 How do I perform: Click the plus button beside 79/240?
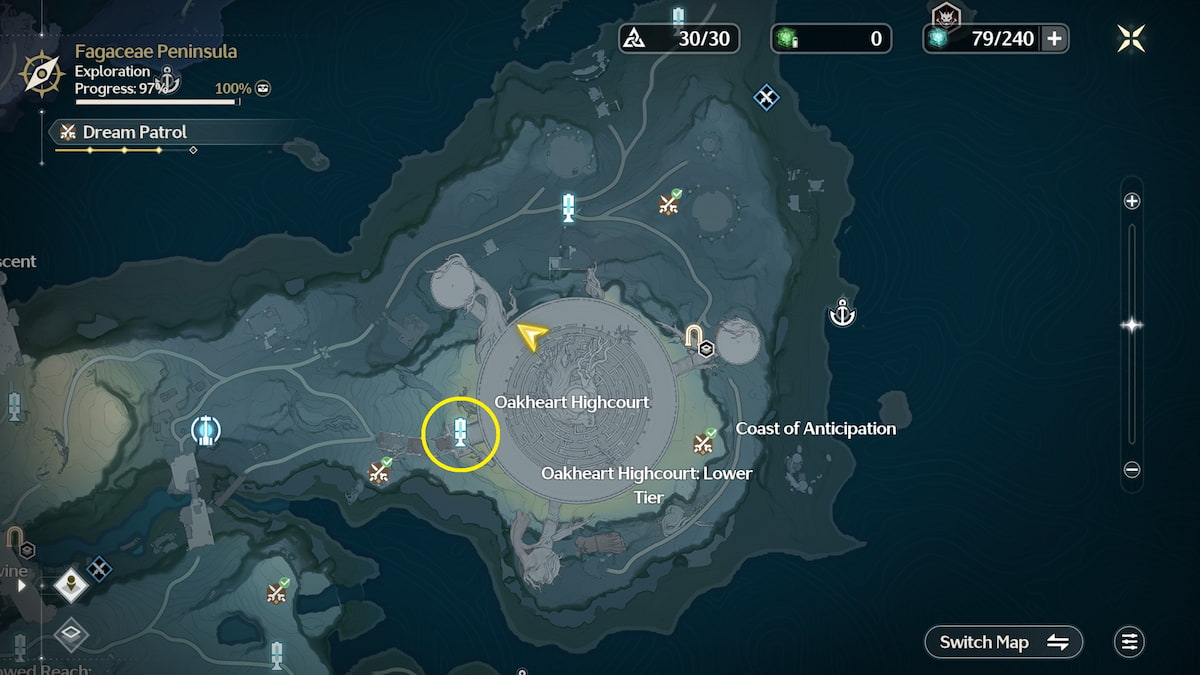point(1054,39)
